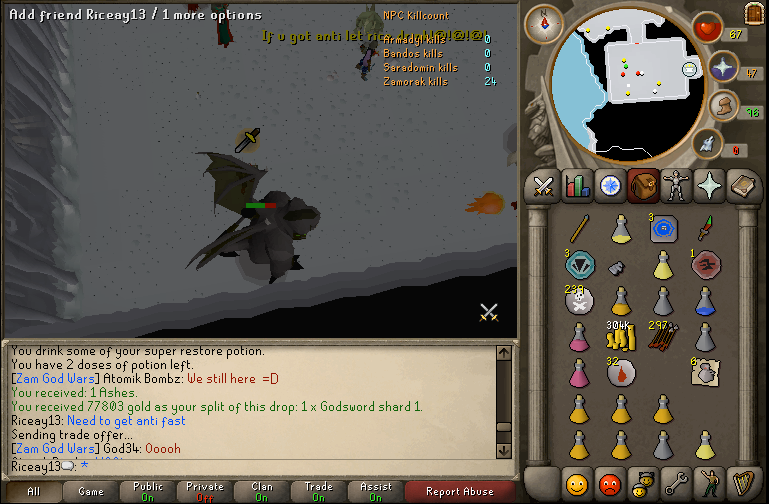This screenshot has height=504, width=769.
Task: Toggle the Trade chat filter
Action: click(319, 491)
